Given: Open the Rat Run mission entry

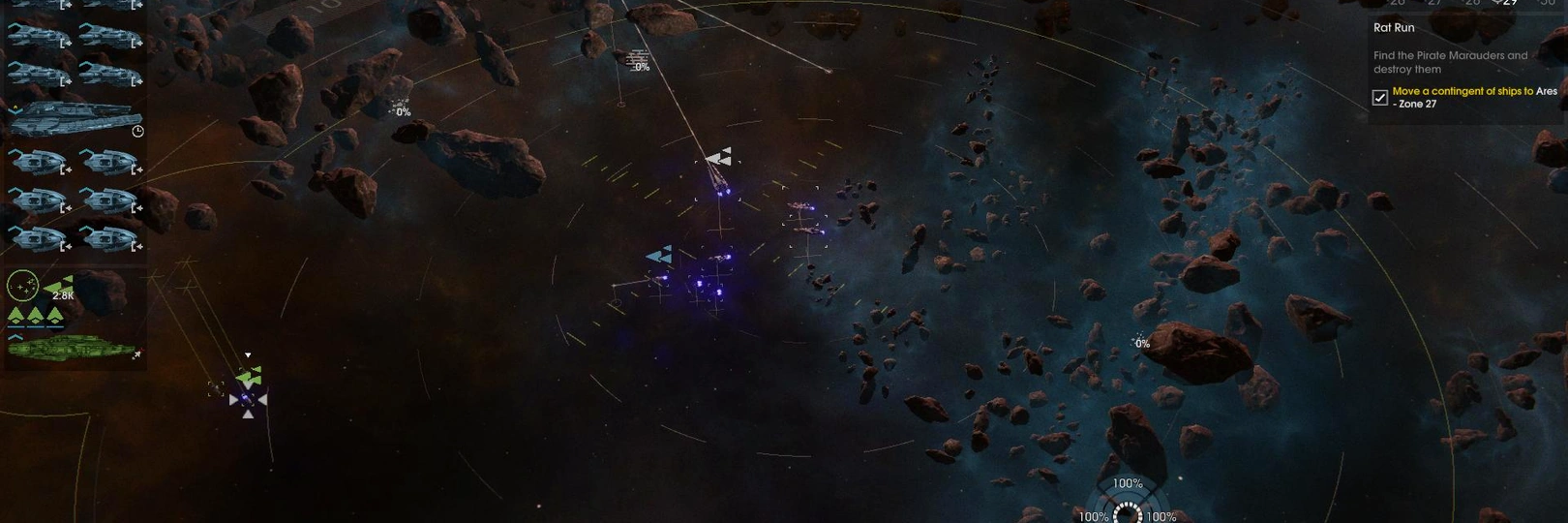Looking at the screenshot, I should point(1394,28).
